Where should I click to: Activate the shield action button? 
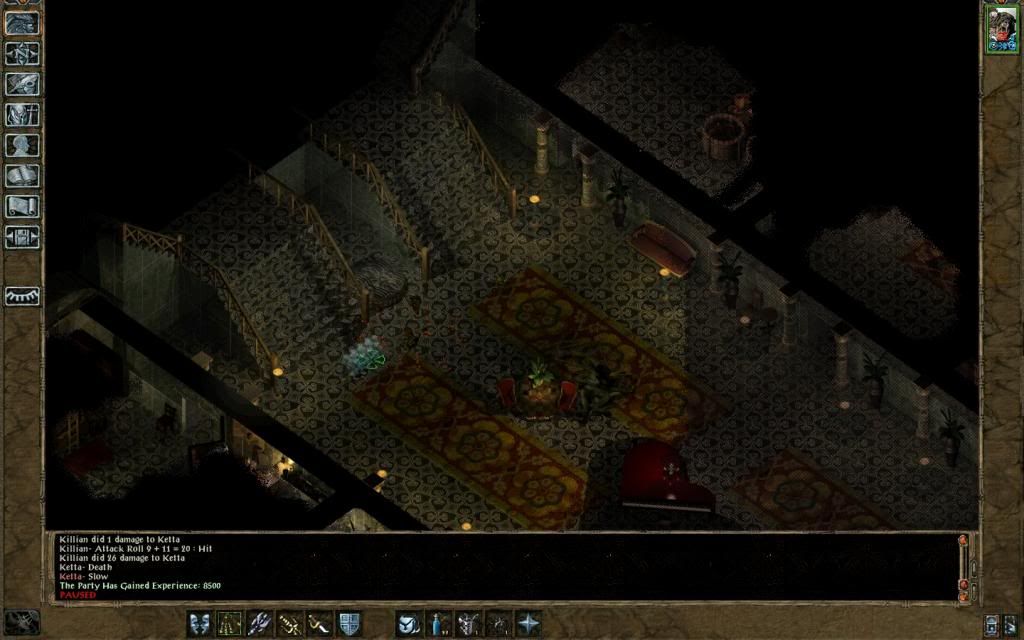[x=349, y=623]
